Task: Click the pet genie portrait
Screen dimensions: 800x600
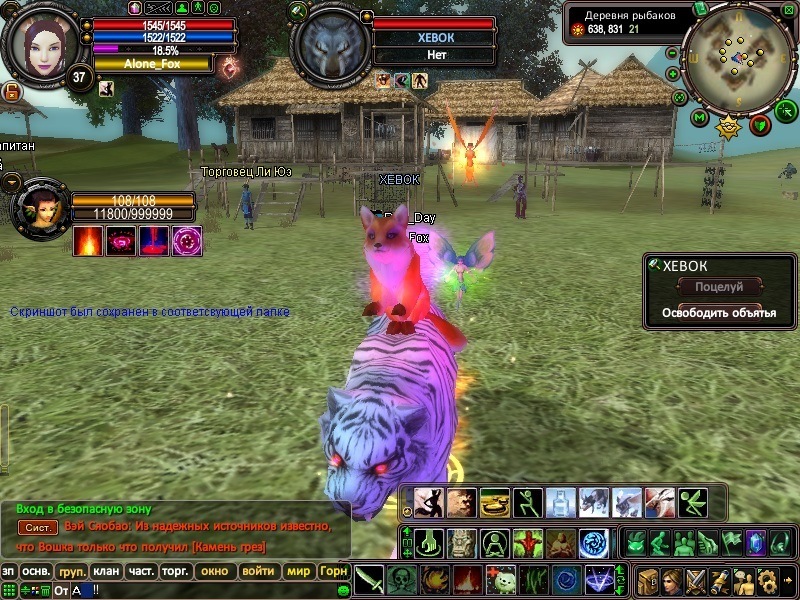Action: [40, 207]
